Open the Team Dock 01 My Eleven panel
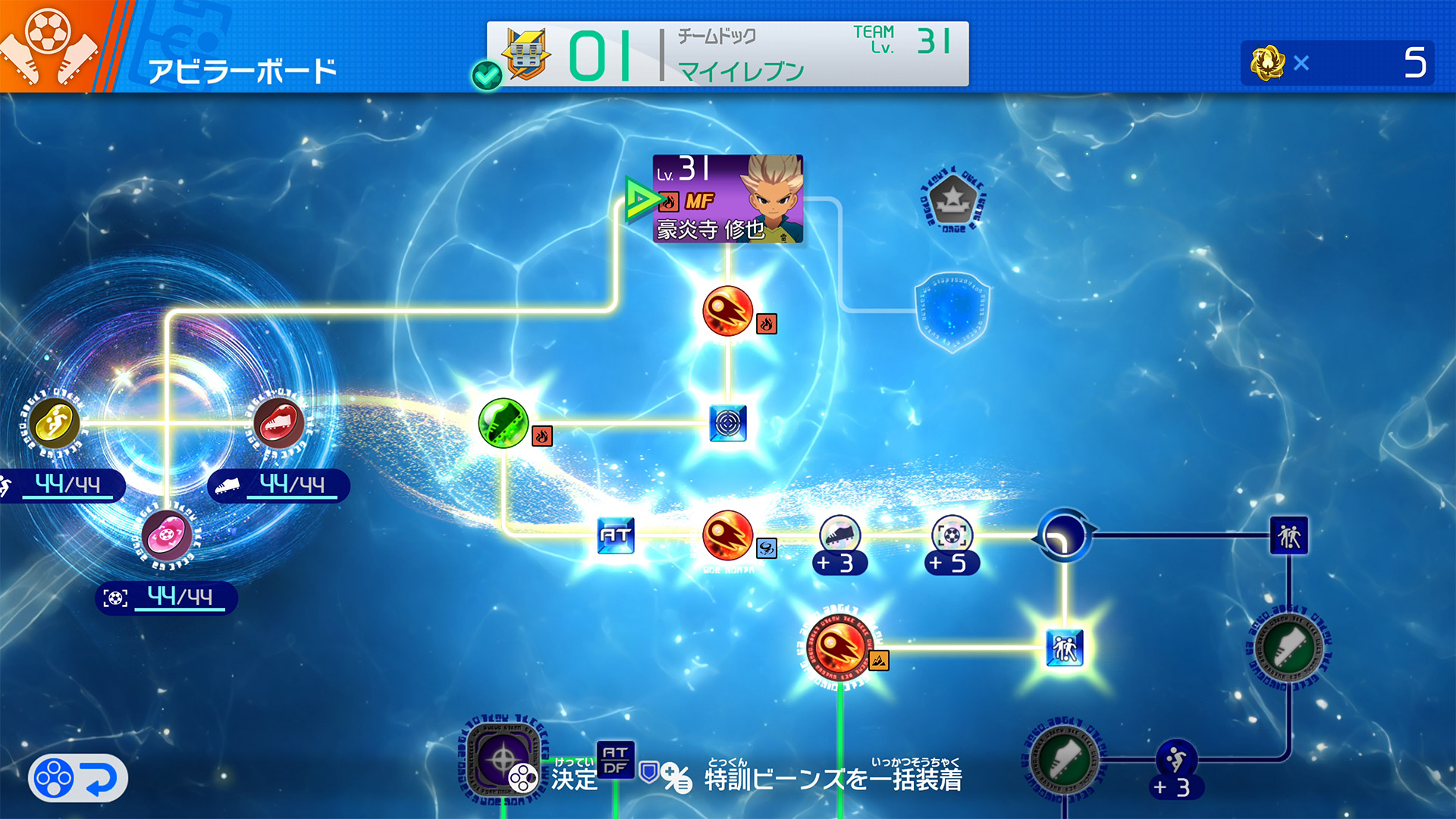 (x=727, y=54)
